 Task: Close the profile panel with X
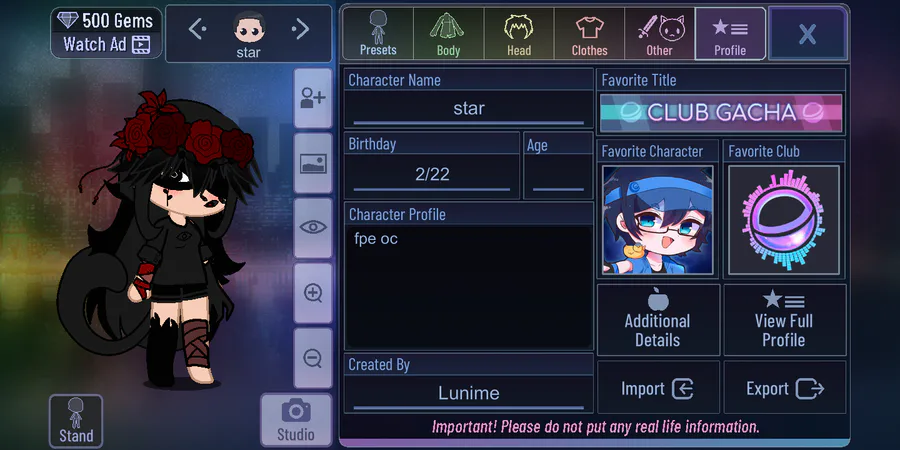pos(807,34)
